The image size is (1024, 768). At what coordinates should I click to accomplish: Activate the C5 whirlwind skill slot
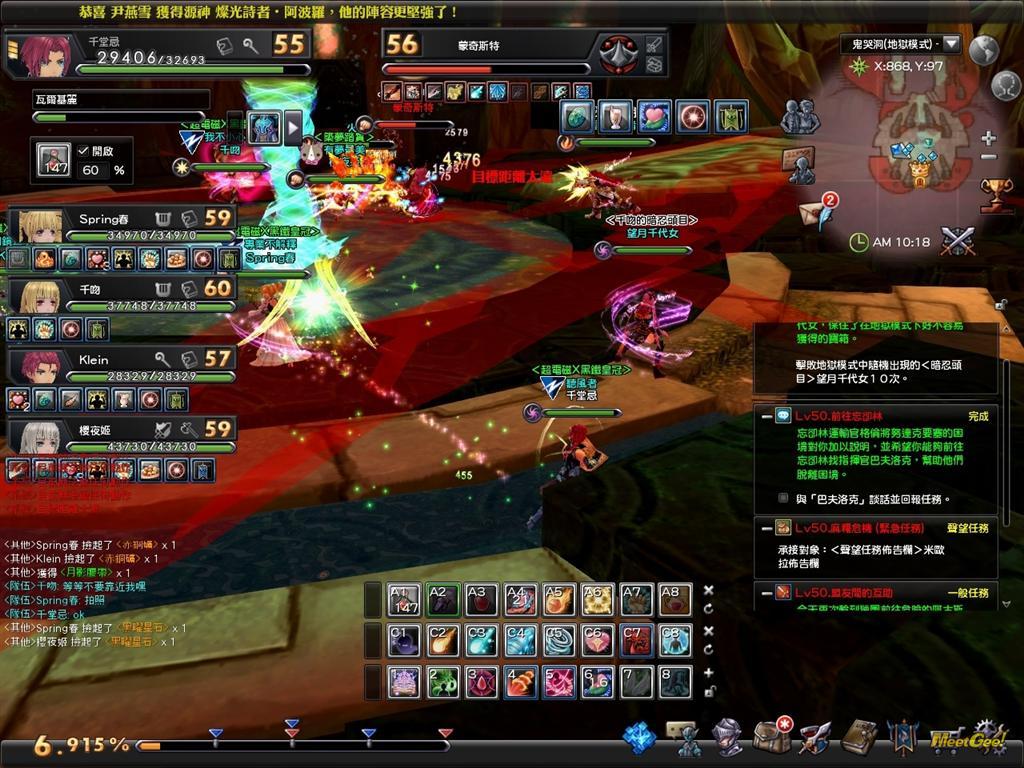(558, 640)
